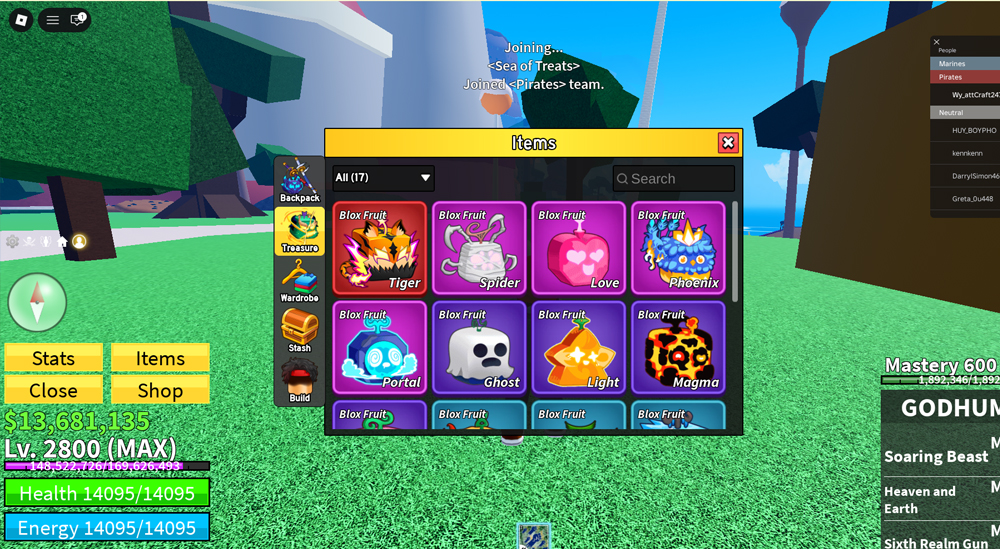Switch to the Wardrobe tab
Viewport: 1000px width, 549px height.
tap(299, 281)
